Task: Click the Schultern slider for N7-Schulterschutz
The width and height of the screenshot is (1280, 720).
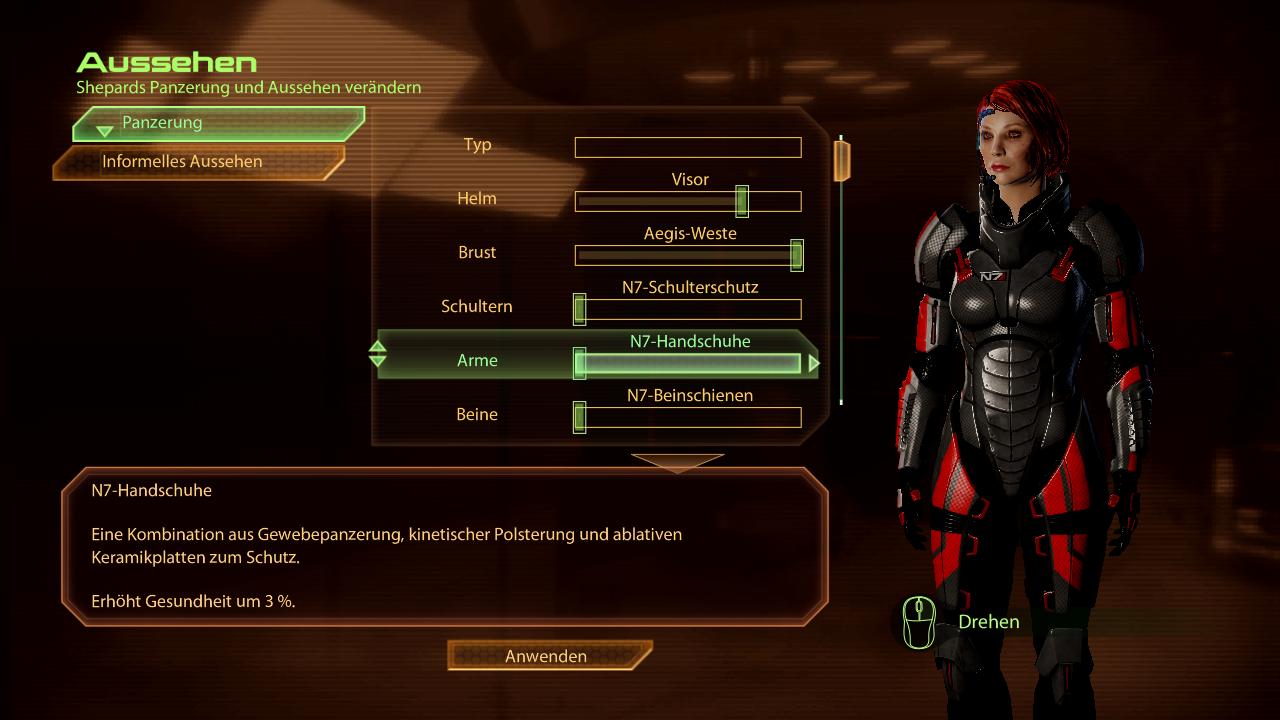Action: [688, 310]
